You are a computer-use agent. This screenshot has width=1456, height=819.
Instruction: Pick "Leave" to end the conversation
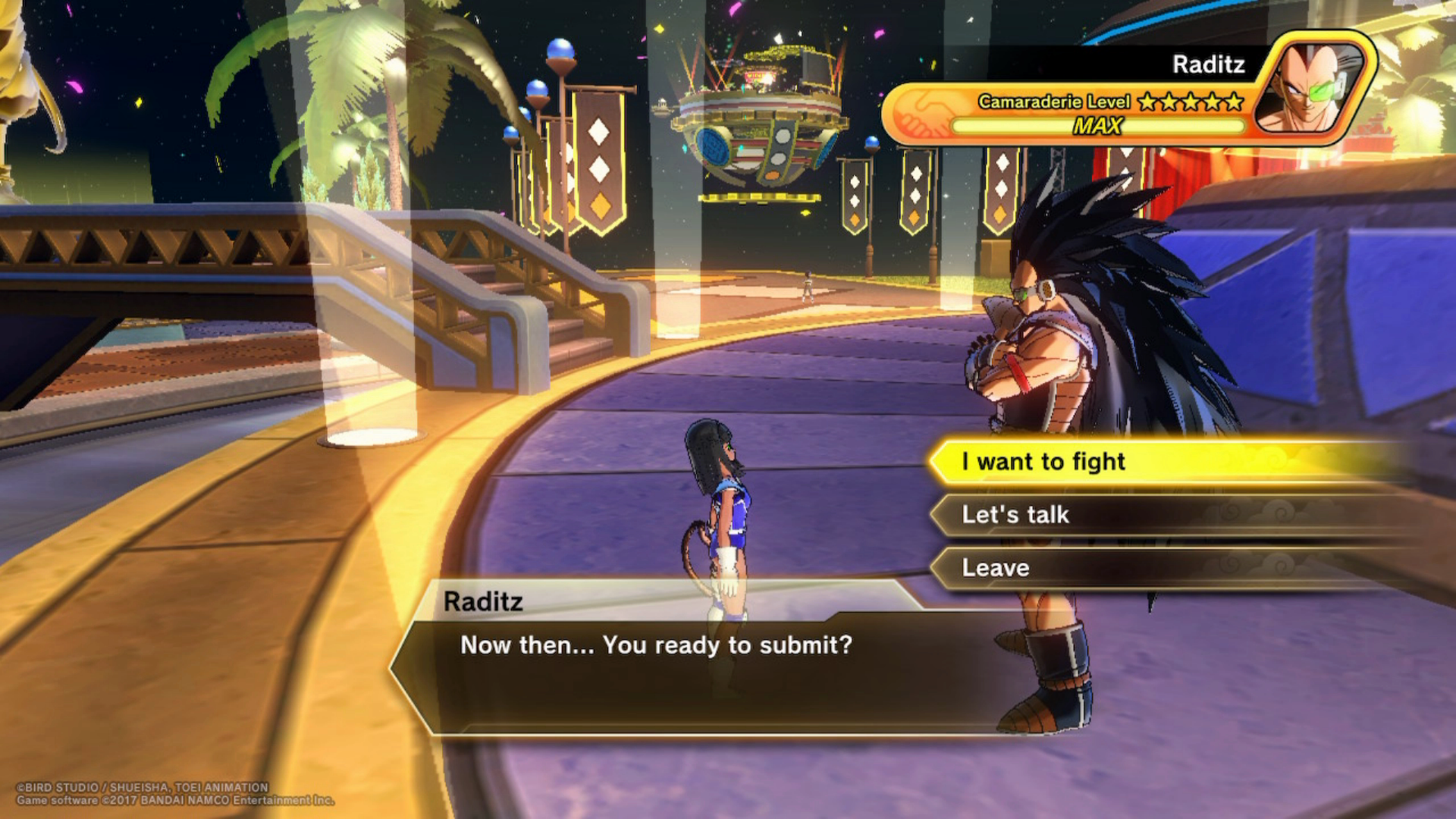[996, 568]
